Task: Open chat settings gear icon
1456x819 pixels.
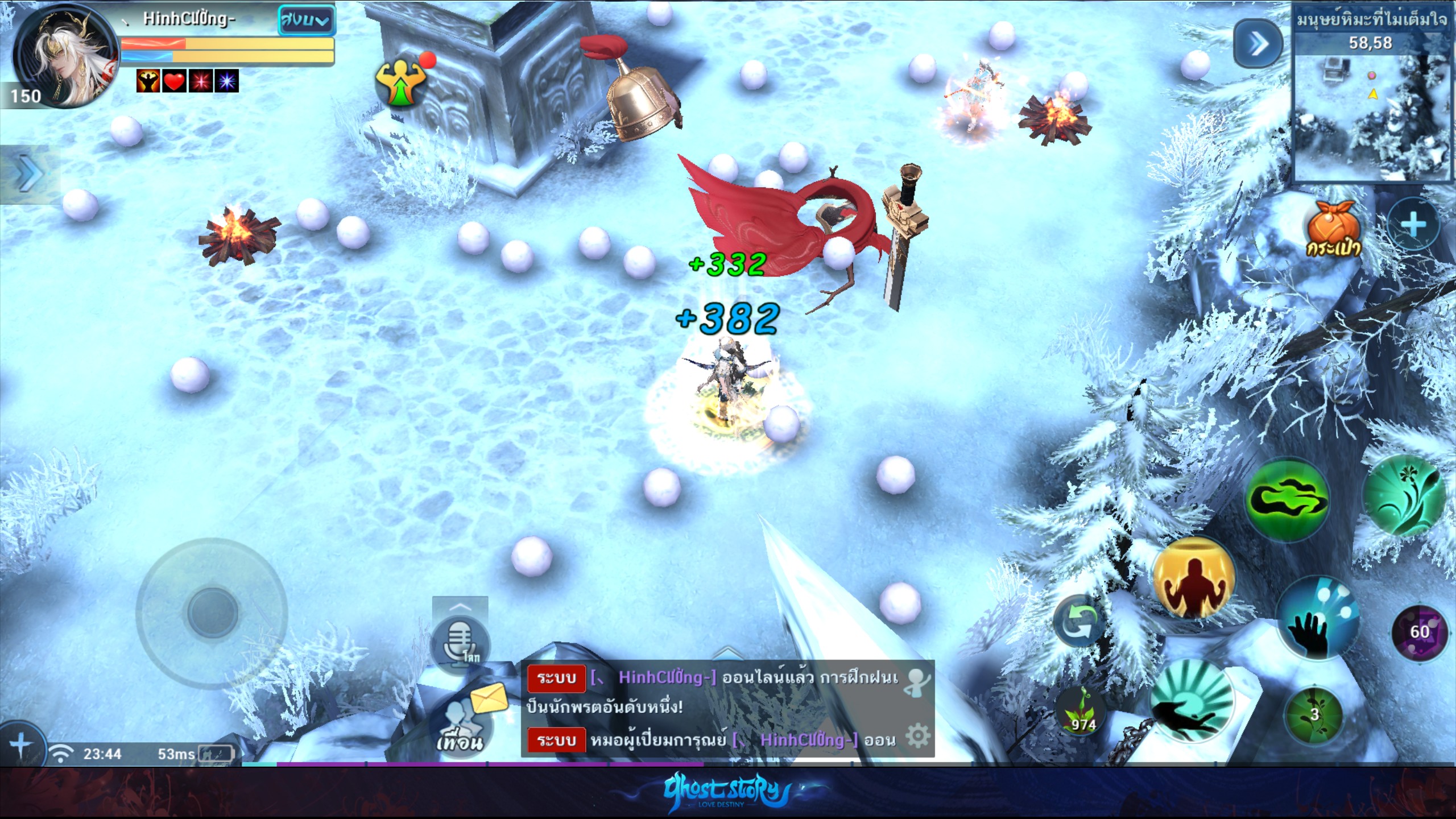Action: pyautogui.click(x=917, y=736)
